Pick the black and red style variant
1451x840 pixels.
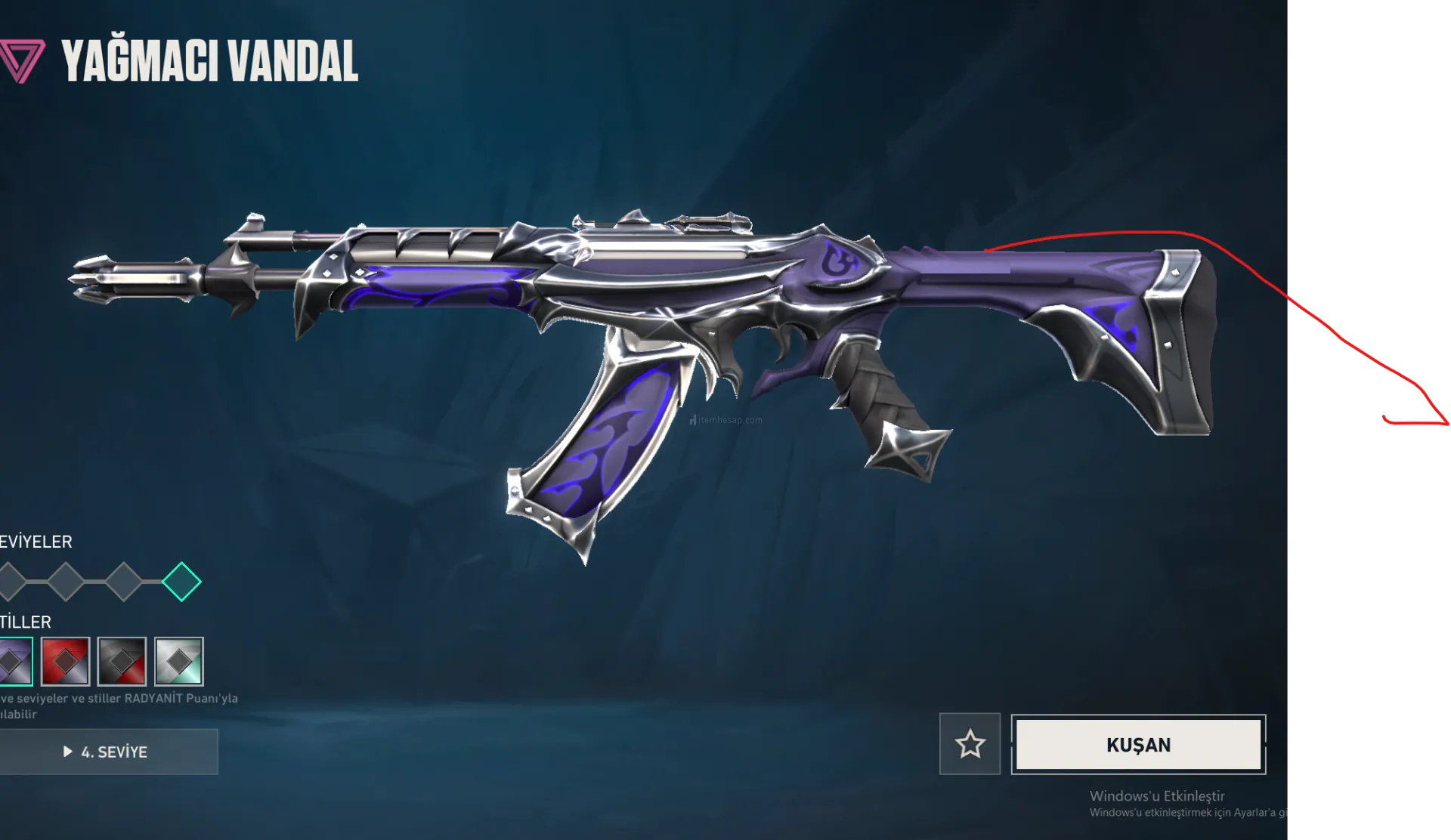click(122, 661)
